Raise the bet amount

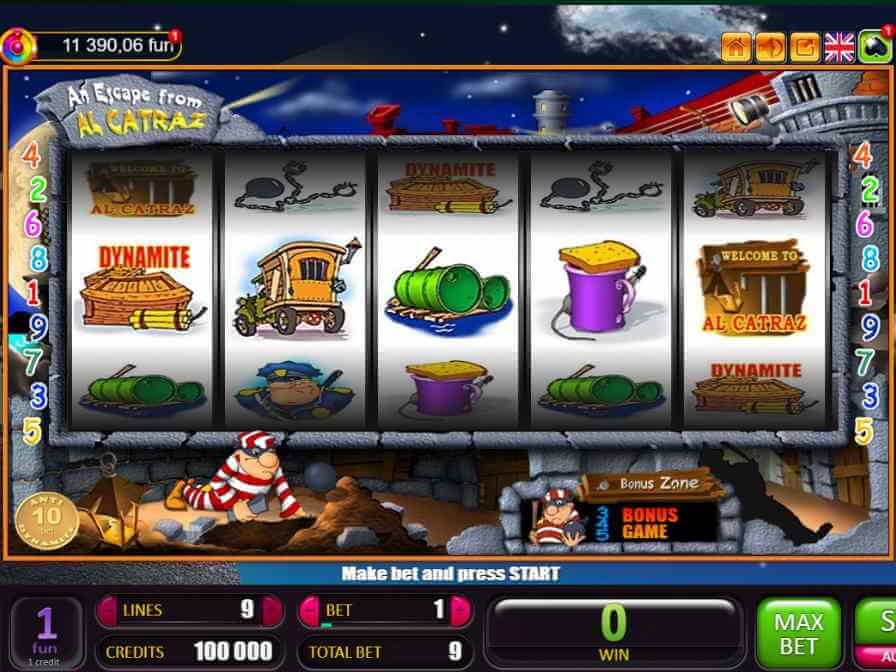pos(461,610)
